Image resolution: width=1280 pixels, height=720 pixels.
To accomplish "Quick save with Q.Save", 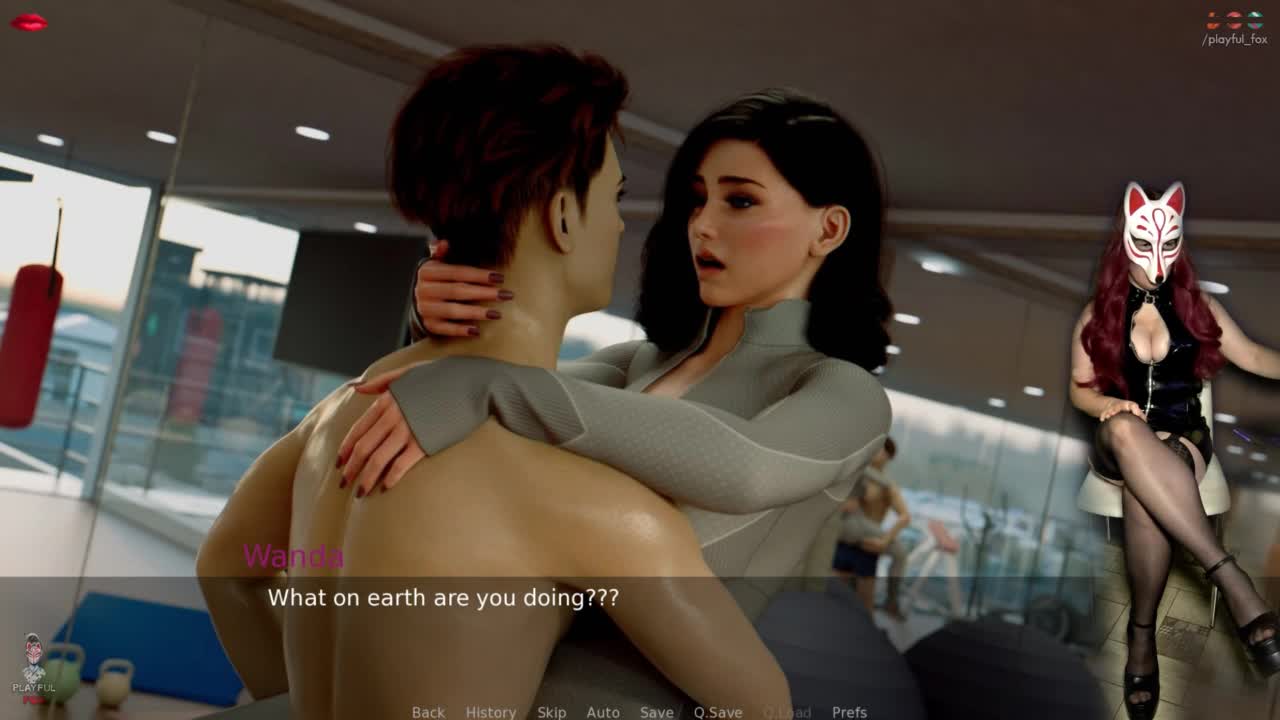I will (718, 712).
